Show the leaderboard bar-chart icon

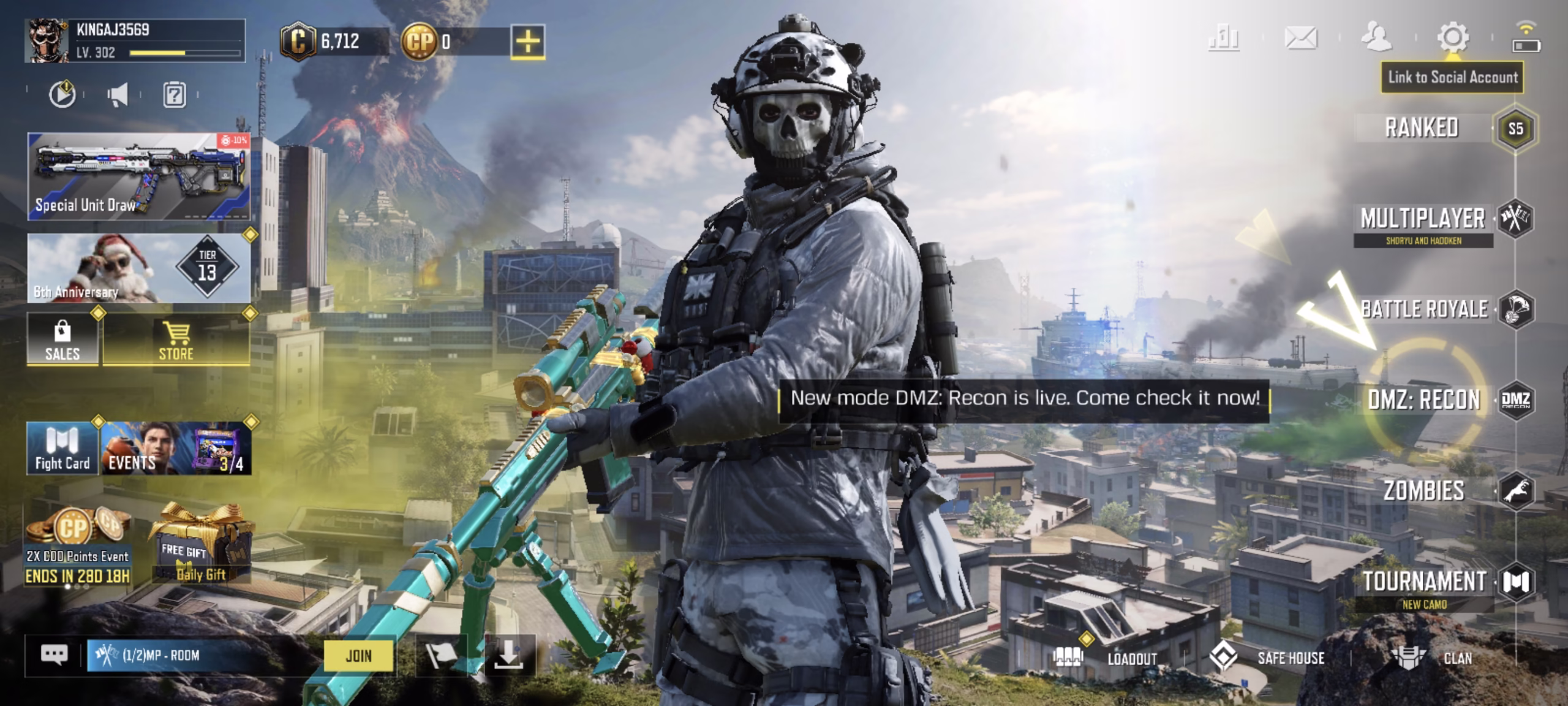click(1224, 38)
